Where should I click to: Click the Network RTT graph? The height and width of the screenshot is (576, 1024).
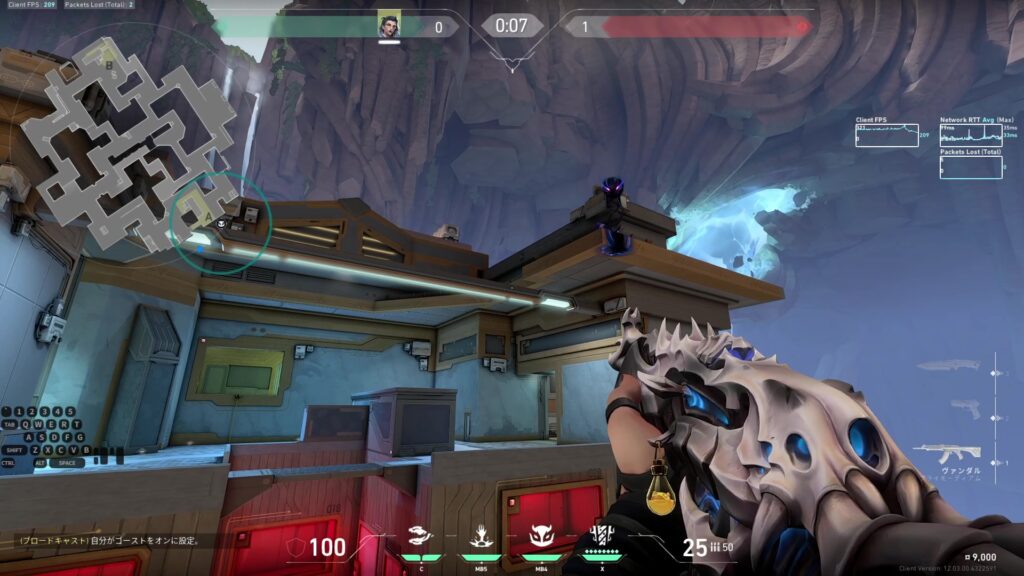tap(970, 136)
